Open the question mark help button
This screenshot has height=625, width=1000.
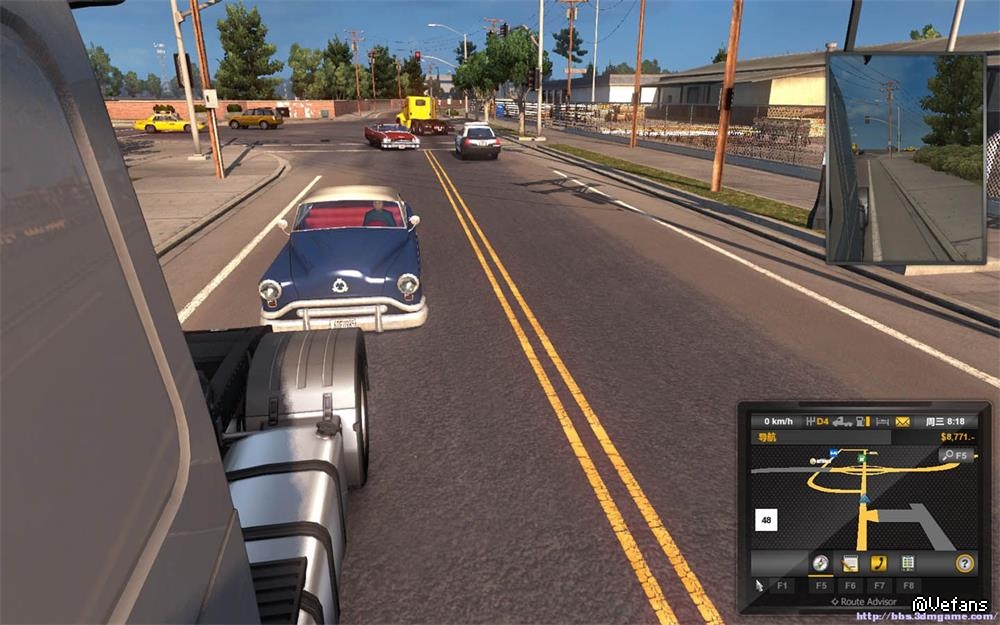pyautogui.click(x=965, y=563)
